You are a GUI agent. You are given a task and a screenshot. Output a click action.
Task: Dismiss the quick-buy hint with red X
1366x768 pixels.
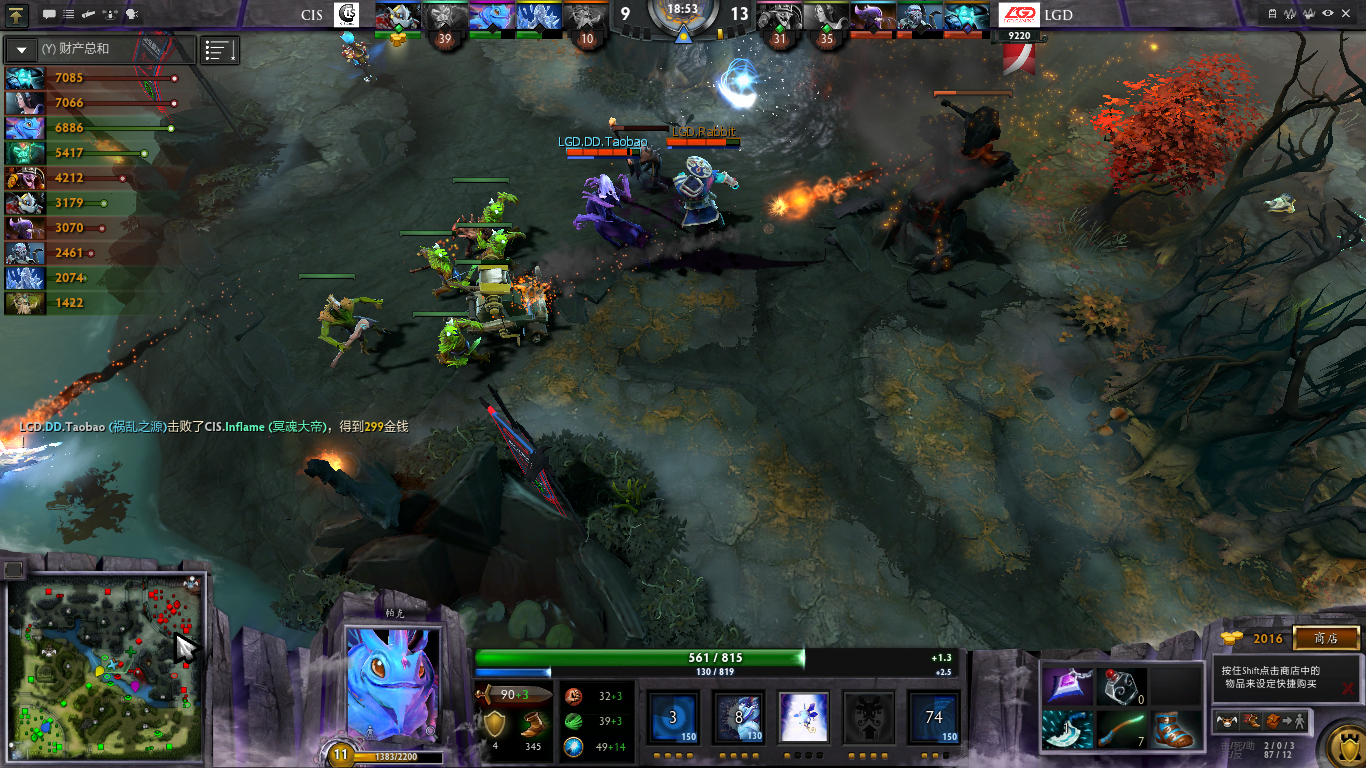coord(1348,688)
